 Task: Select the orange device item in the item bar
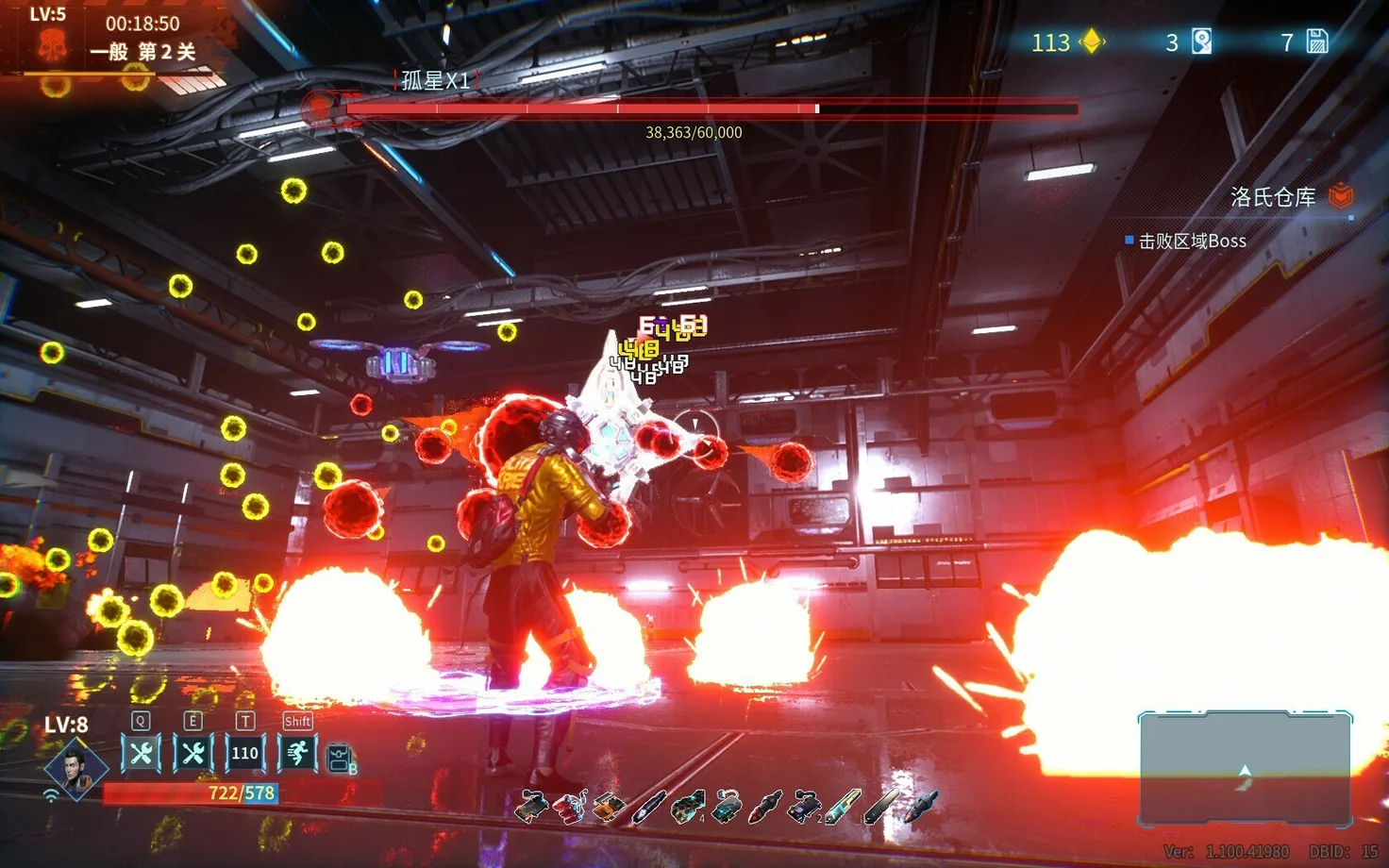coord(609,807)
